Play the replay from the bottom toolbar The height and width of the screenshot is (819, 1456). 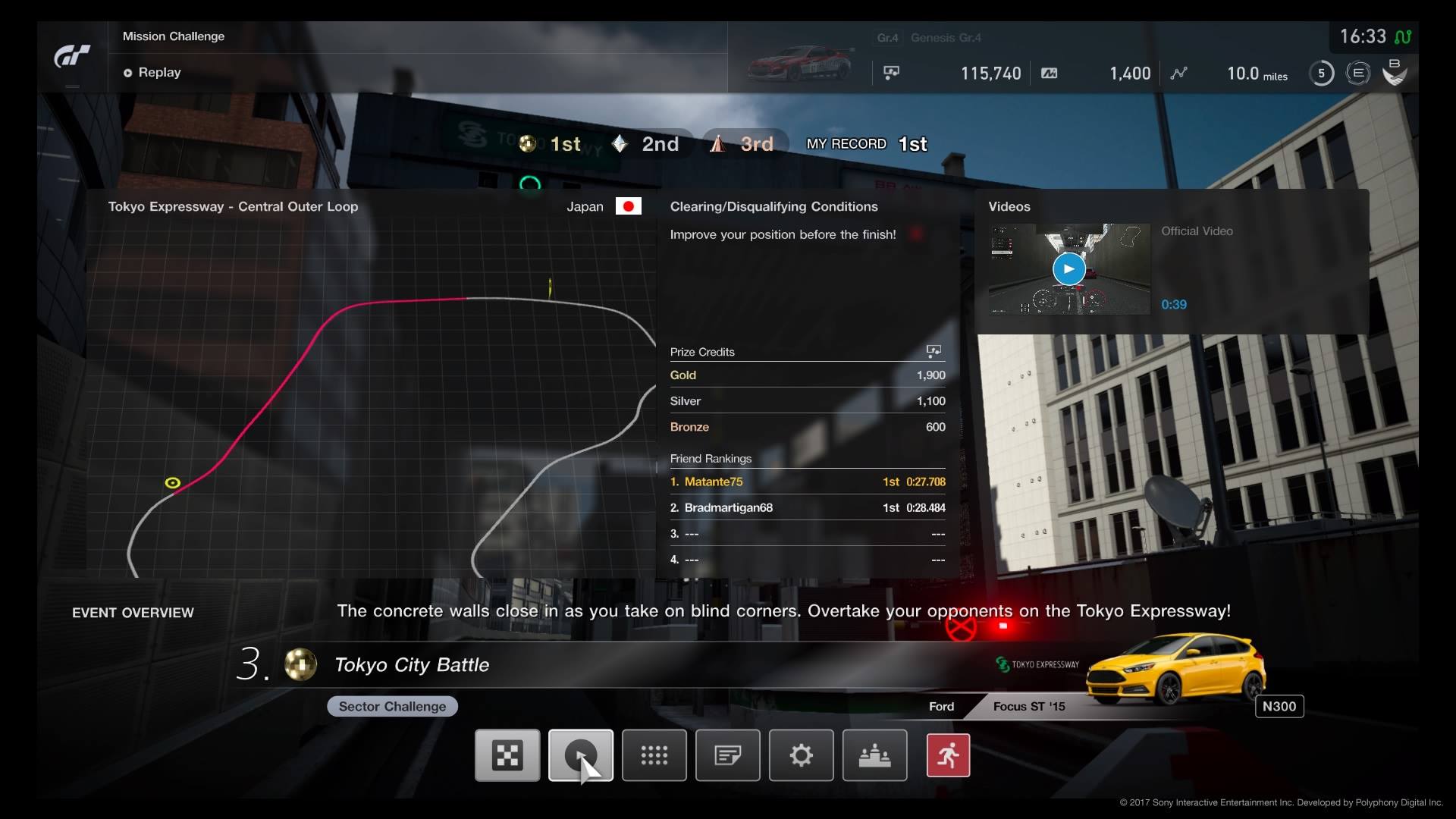point(581,755)
